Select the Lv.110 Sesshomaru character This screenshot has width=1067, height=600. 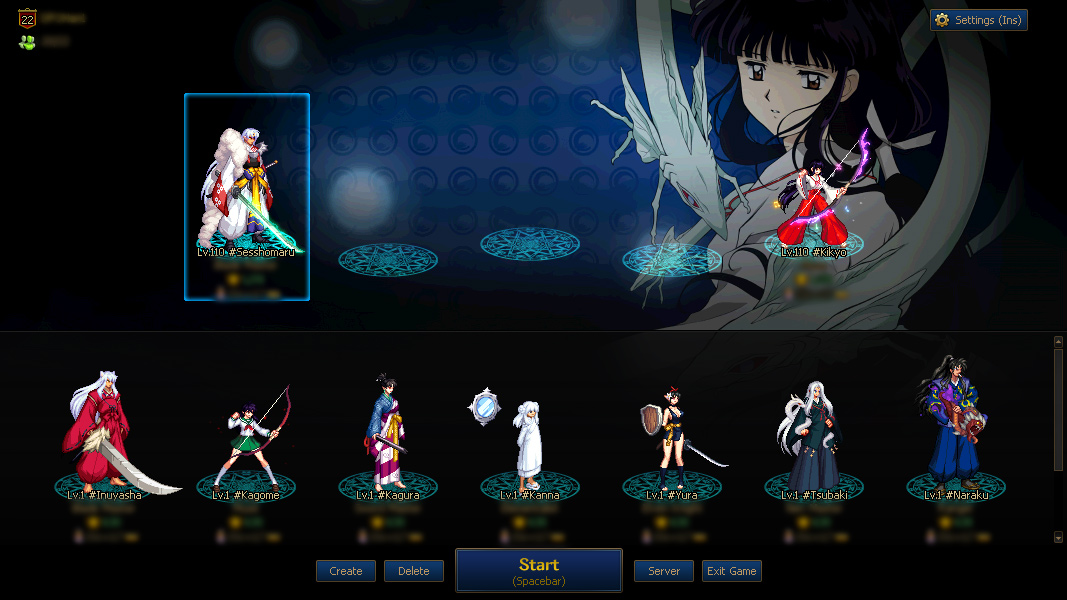pyautogui.click(x=246, y=195)
